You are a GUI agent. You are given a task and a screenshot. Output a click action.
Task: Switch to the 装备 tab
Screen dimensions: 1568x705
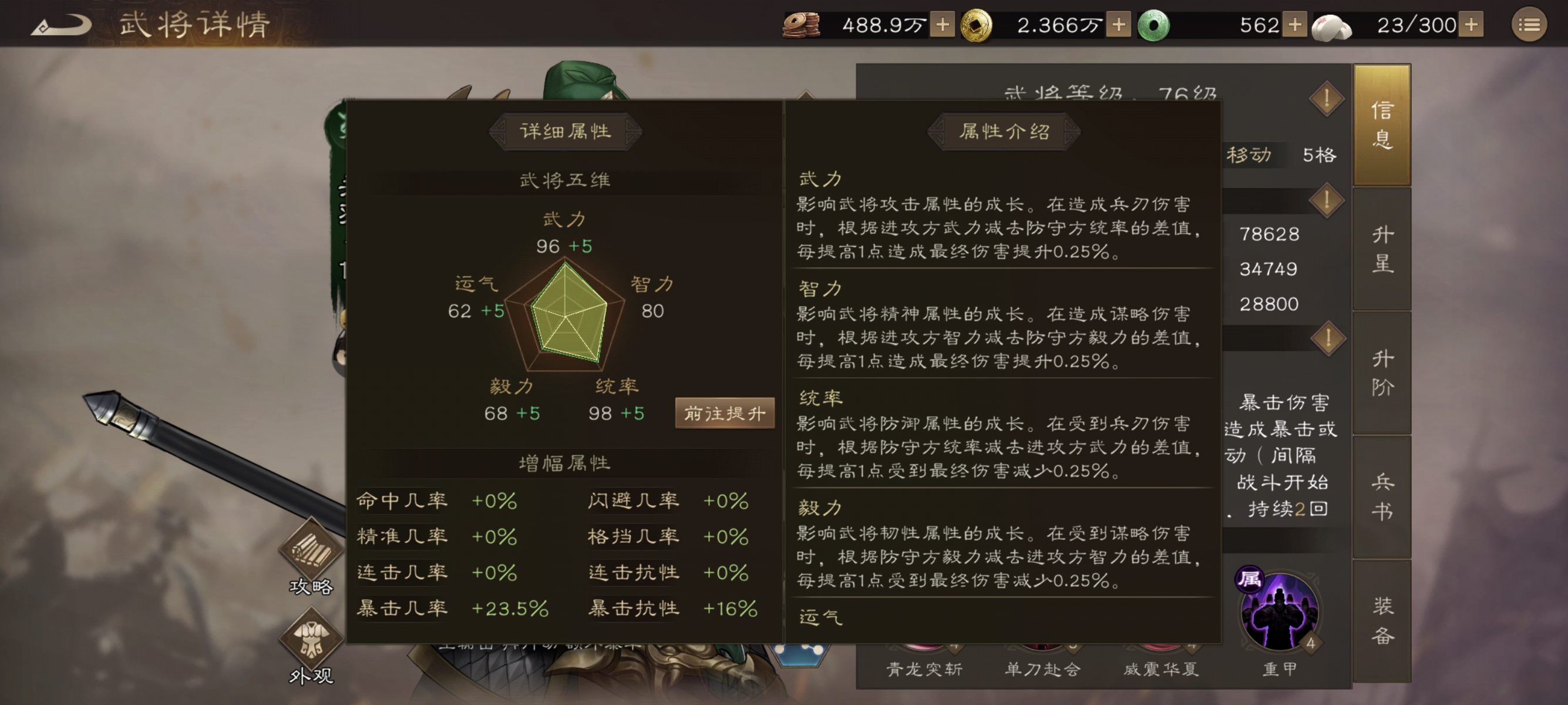tap(1382, 621)
